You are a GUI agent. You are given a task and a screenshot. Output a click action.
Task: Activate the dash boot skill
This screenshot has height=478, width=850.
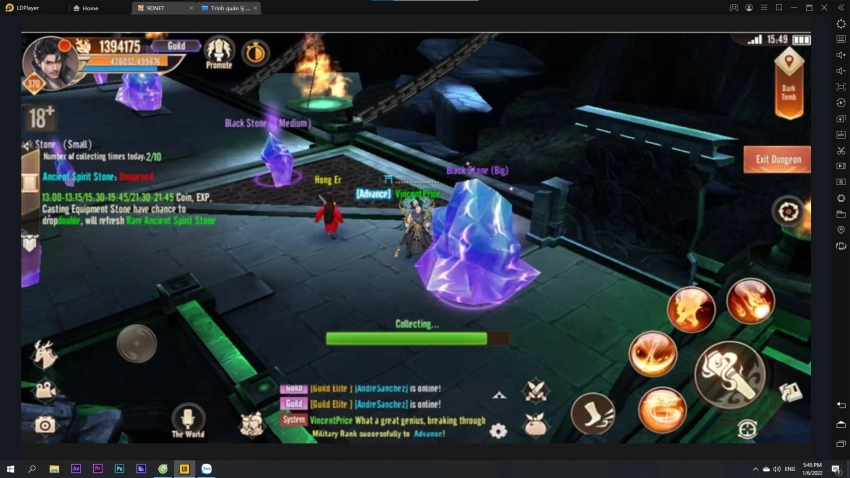(592, 413)
